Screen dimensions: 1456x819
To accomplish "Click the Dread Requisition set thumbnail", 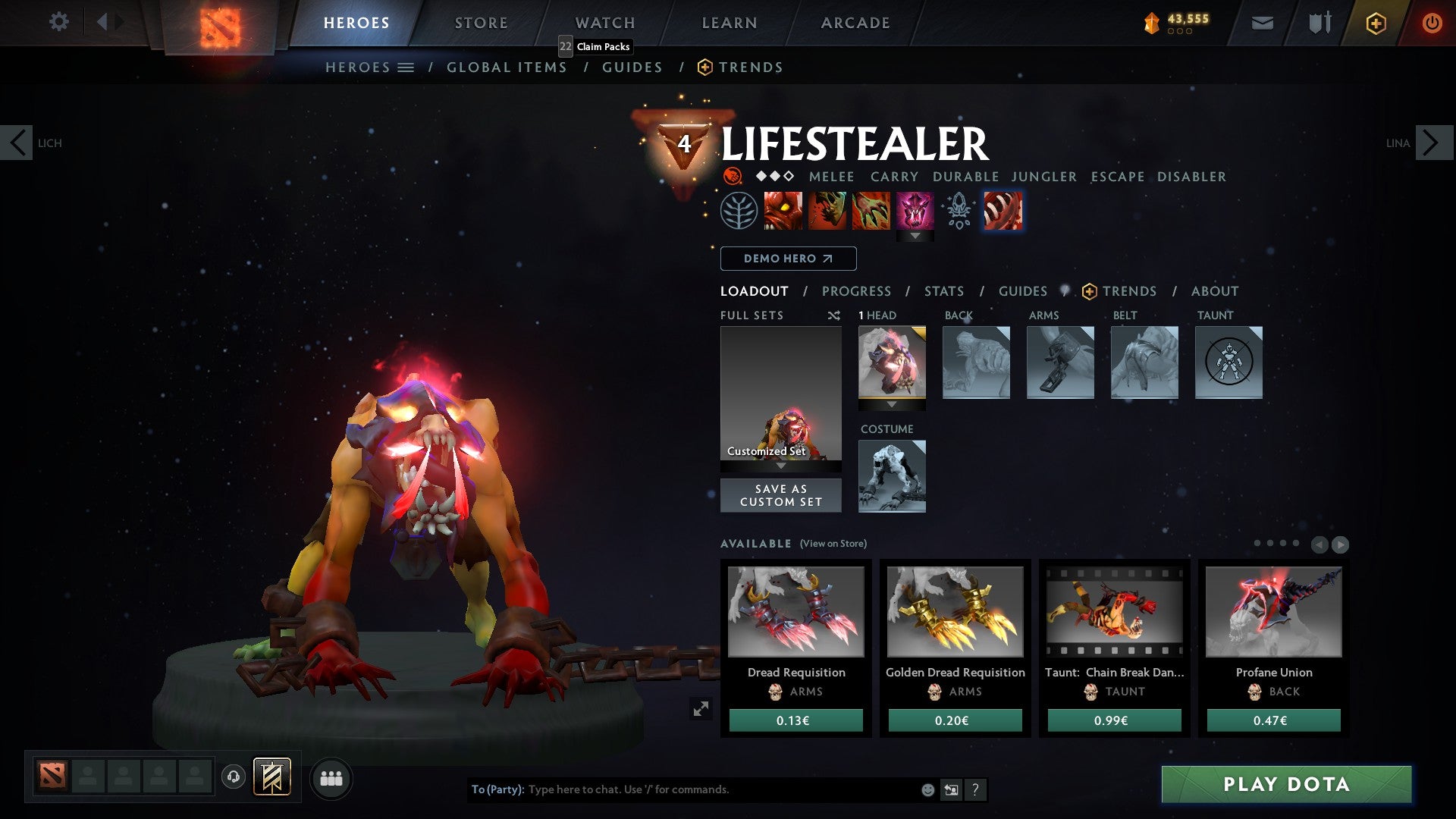I will [x=795, y=613].
